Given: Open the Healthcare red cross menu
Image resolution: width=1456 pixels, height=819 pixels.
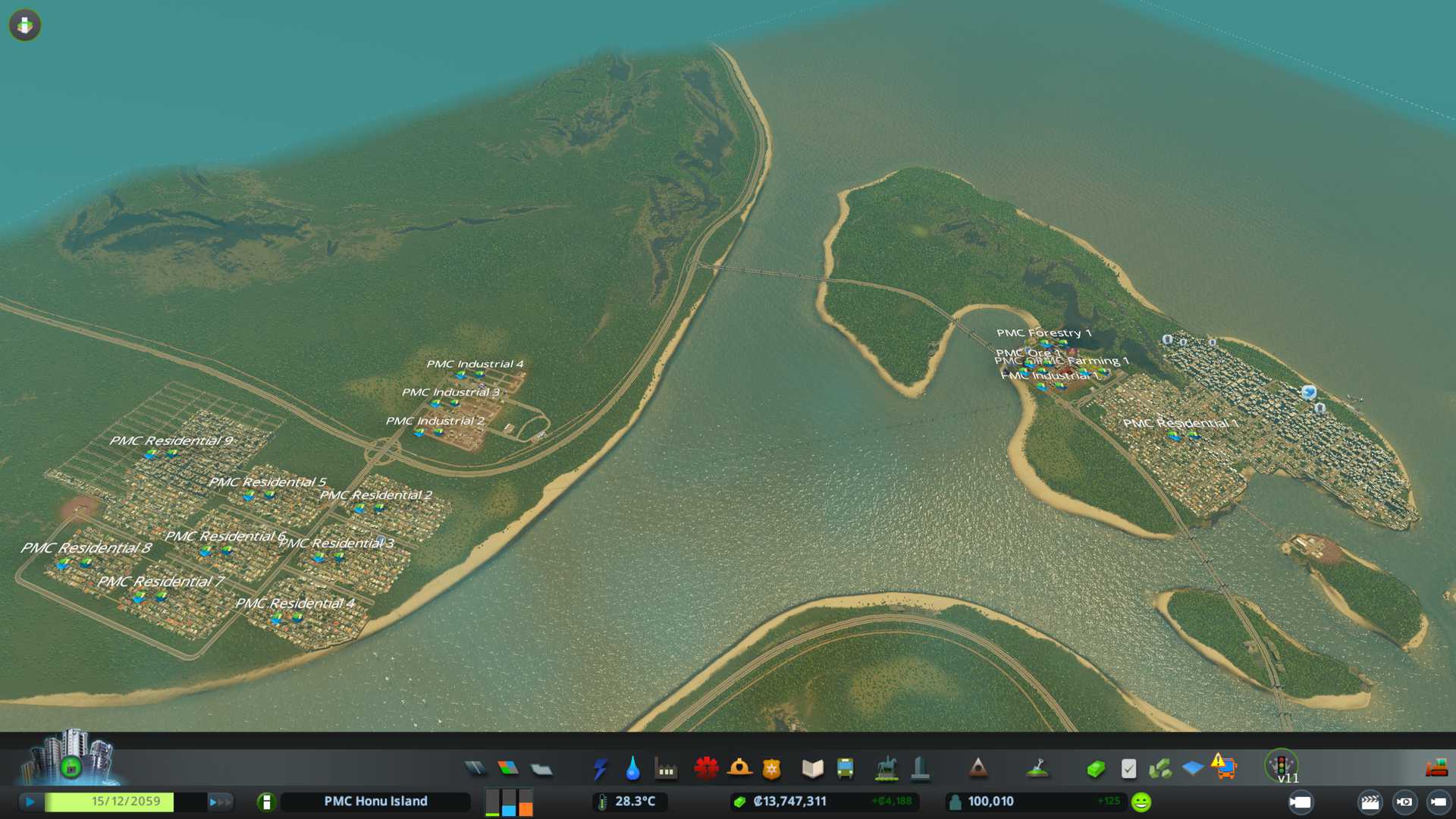Looking at the screenshot, I should point(706,768).
